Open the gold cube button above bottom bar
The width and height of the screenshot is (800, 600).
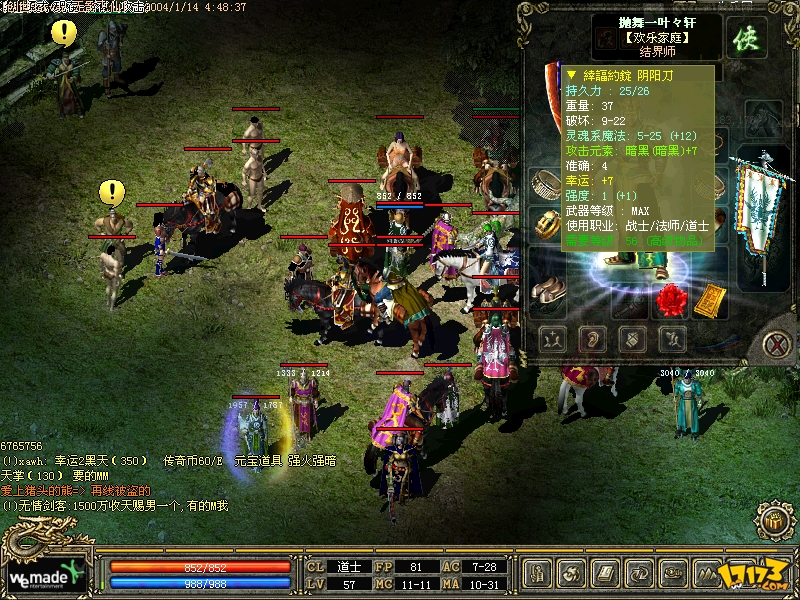[773, 521]
